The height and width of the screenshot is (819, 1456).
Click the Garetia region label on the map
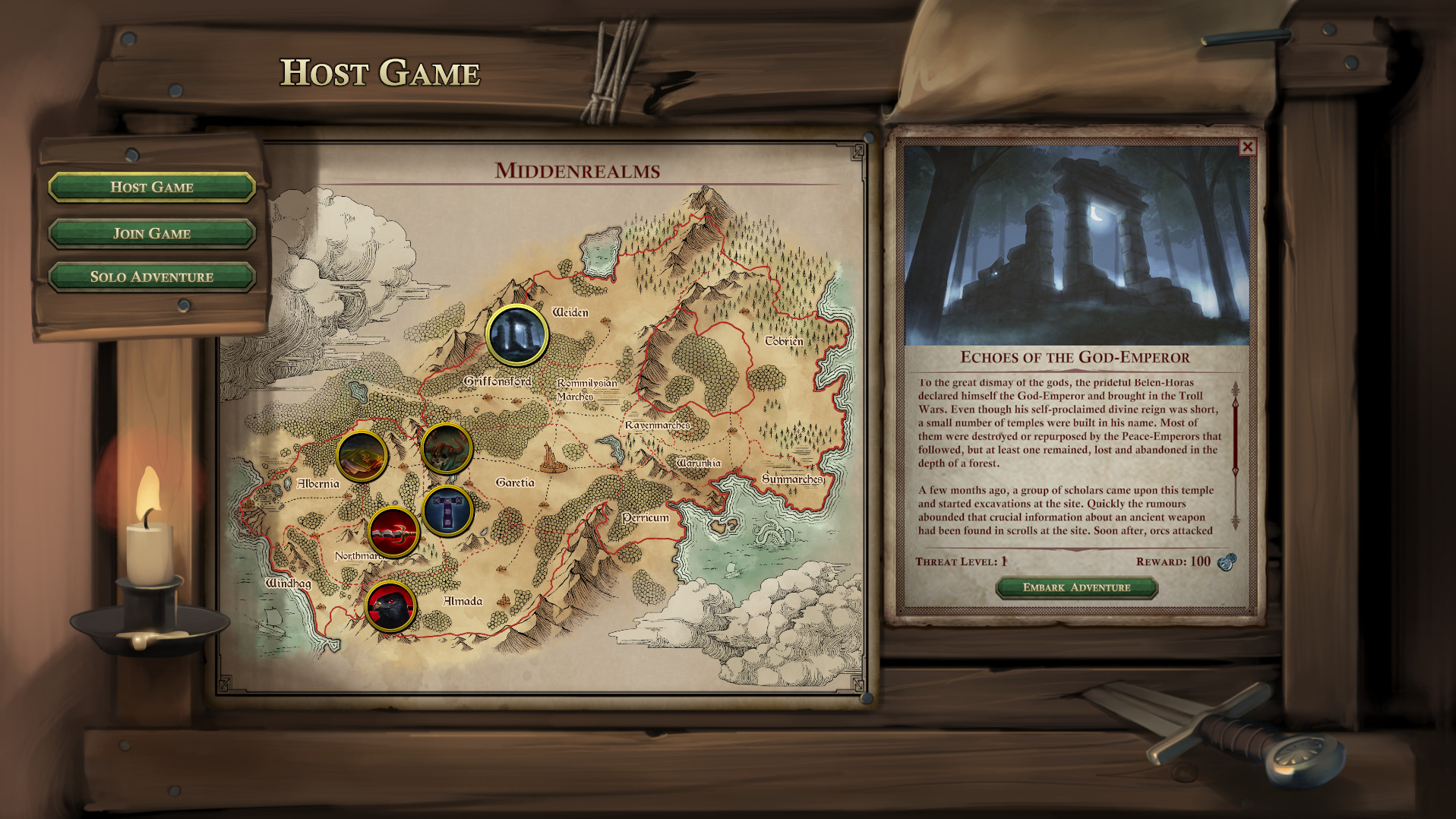pyautogui.click(x=516, y=482)
